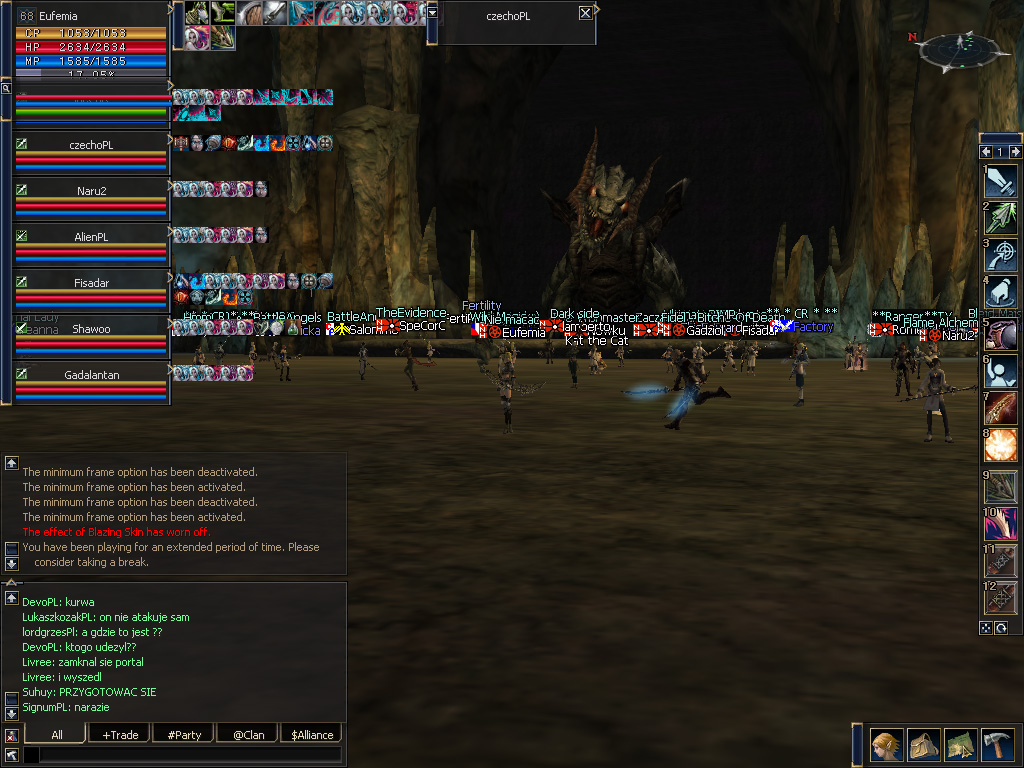Open the @Clan chat tab

(x=248, y=735)
